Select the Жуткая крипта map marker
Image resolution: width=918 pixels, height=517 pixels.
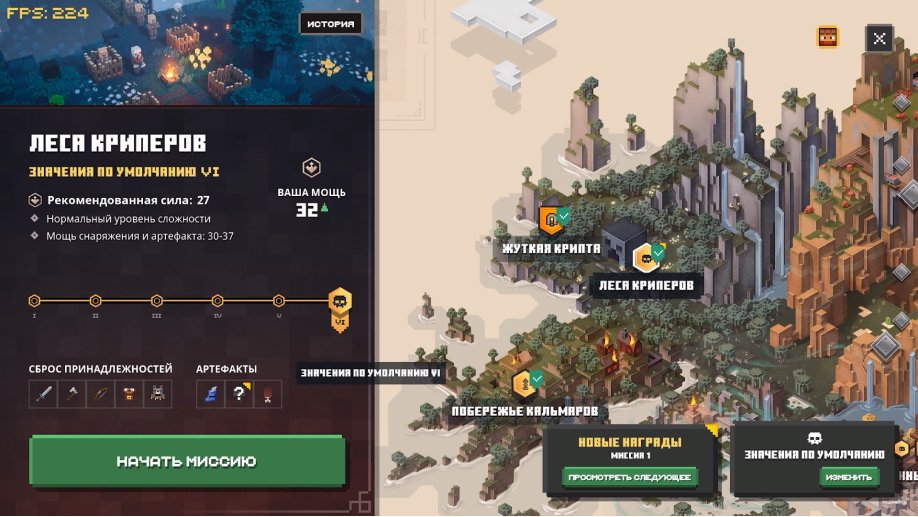click(x=550, y=219)
